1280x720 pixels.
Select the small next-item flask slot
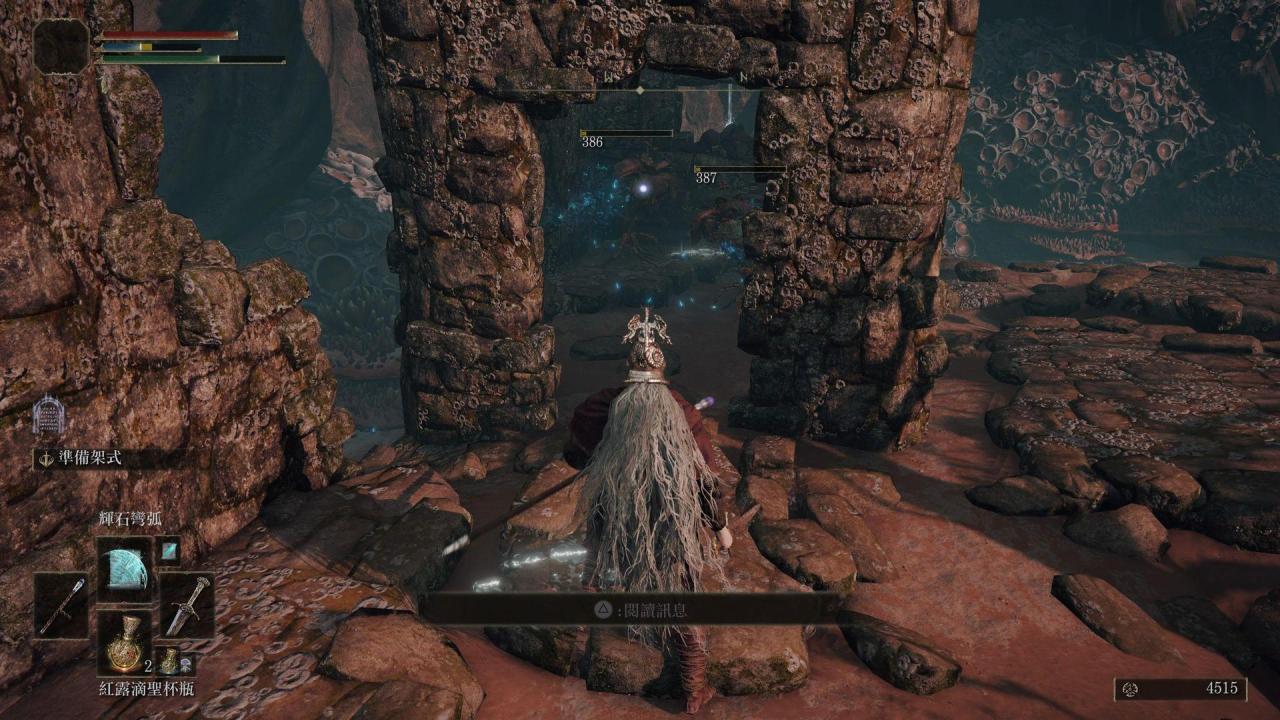[171, 662]
